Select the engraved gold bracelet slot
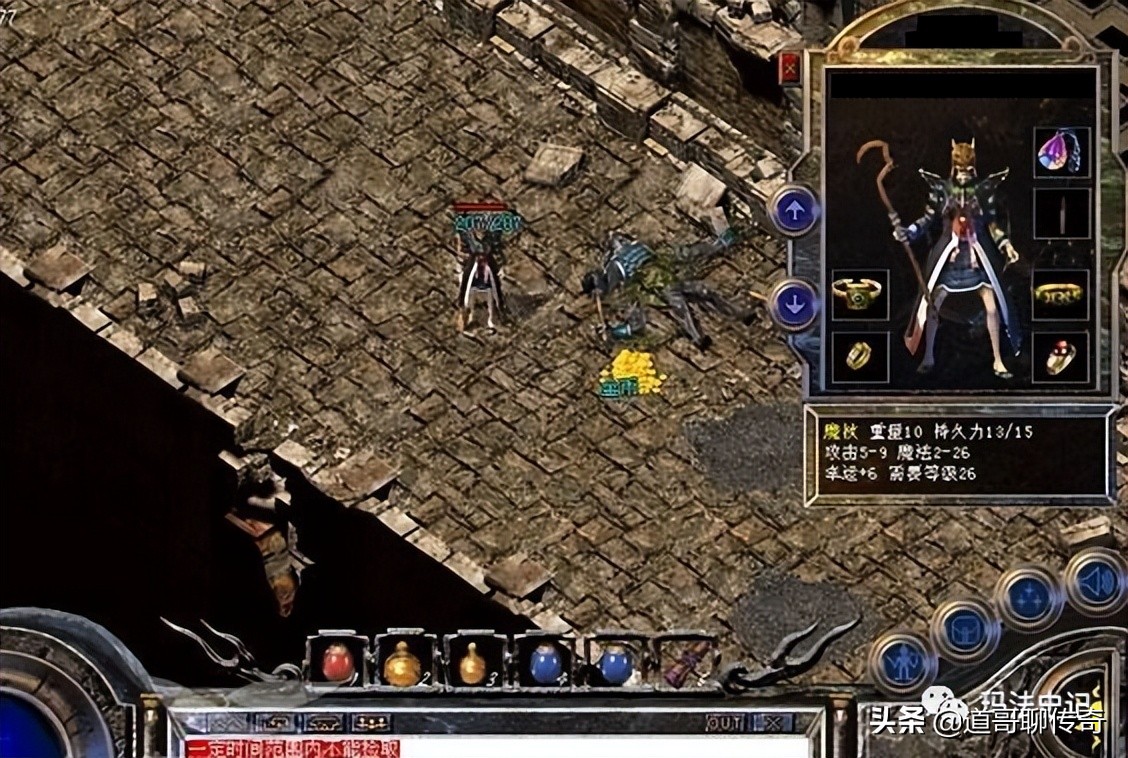This screenshot has width=1128, height=758. point(1060,294)
